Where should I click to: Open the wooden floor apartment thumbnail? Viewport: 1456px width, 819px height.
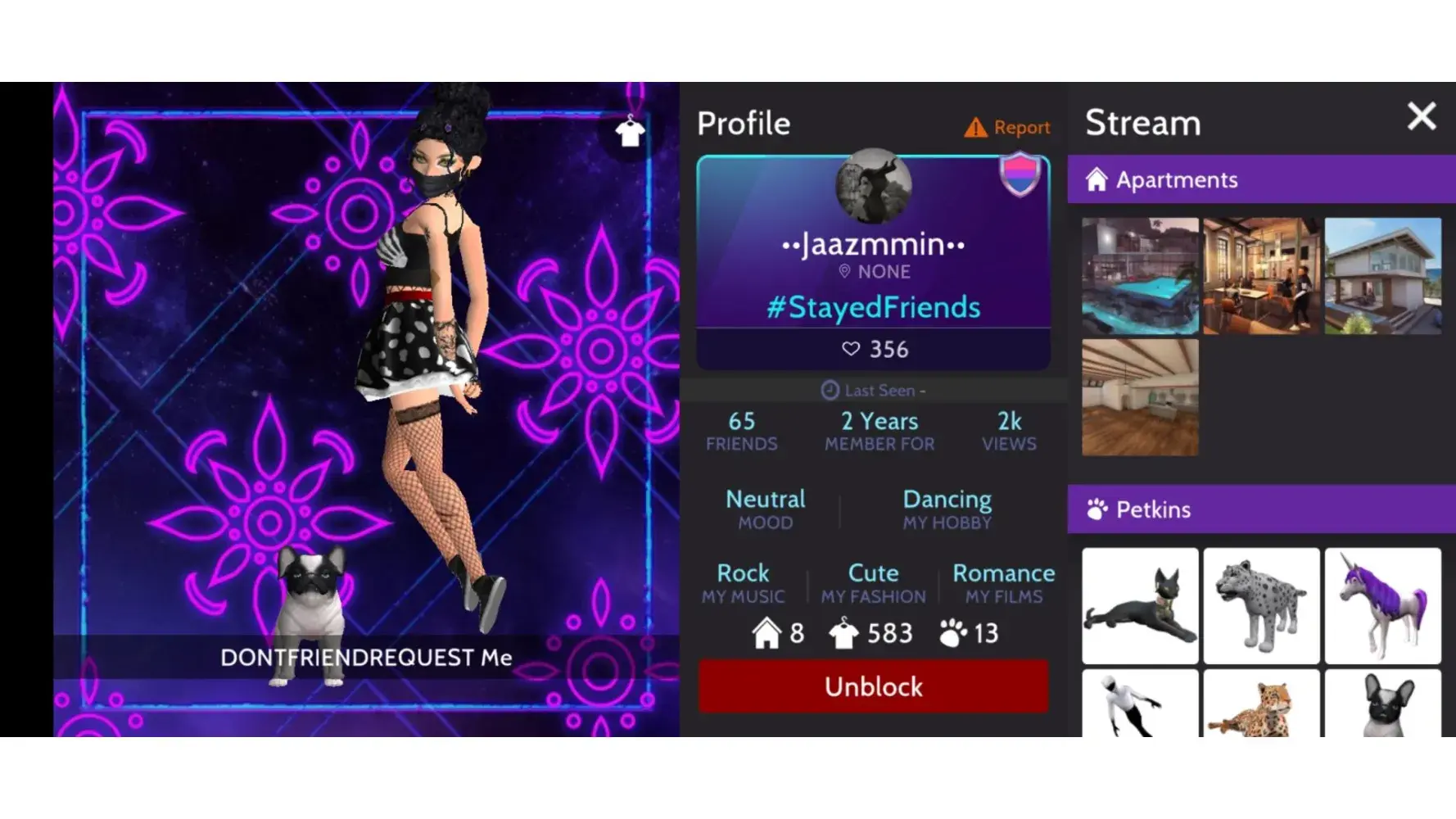[1139, 397]
